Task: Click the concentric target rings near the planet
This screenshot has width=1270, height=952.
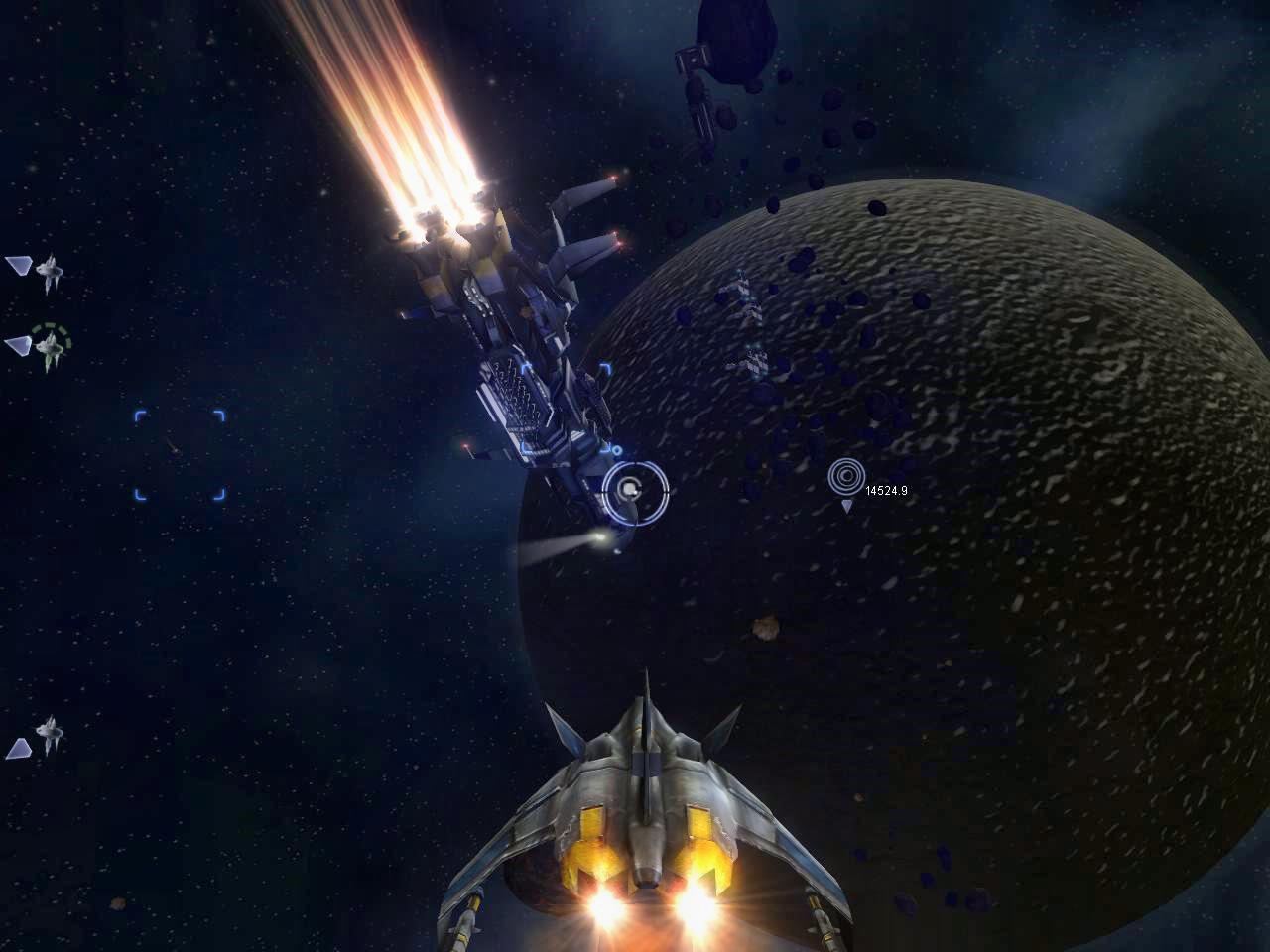Action: pyautogui.click(x=848, y=477)
